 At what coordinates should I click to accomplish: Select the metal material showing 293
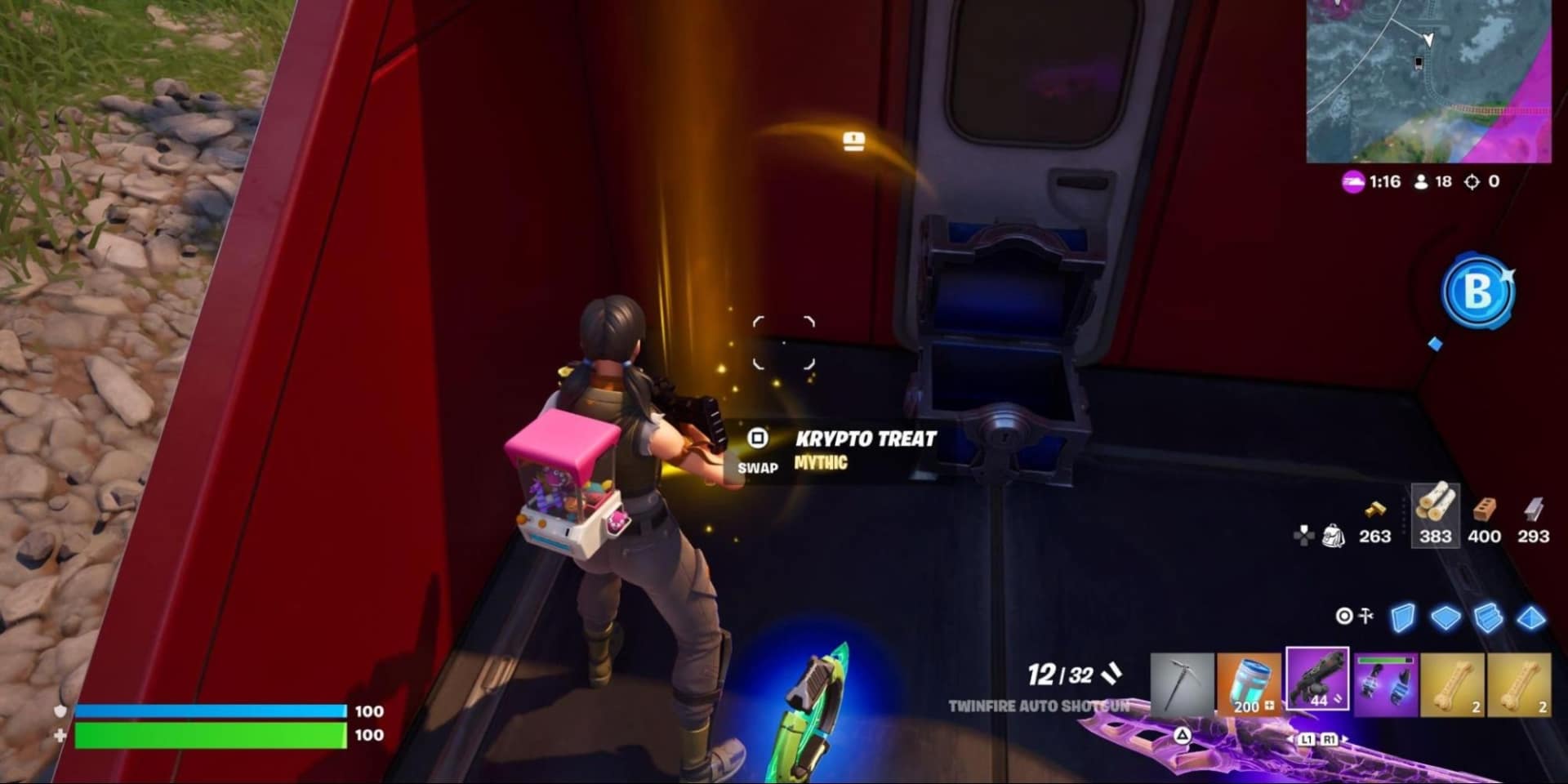click(x=1533, y=511)
